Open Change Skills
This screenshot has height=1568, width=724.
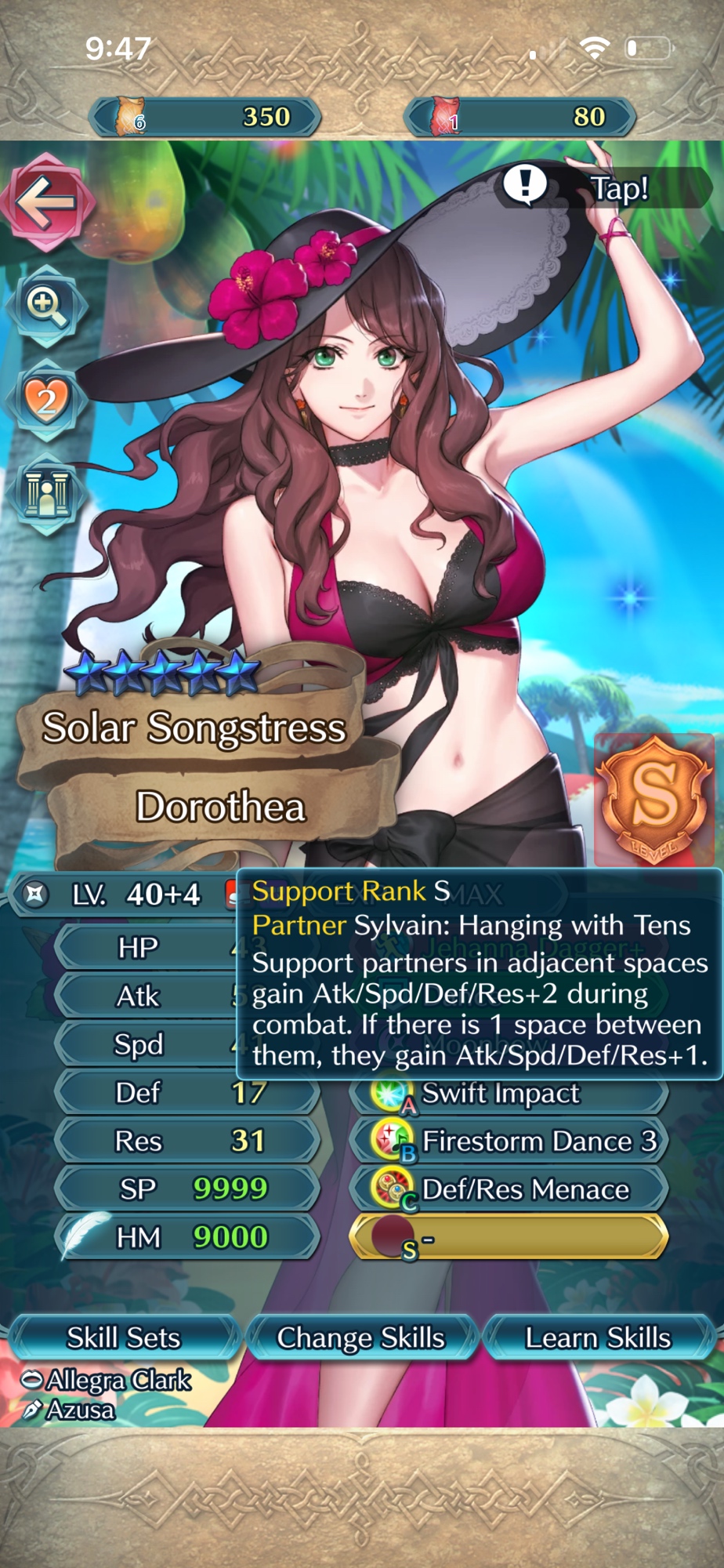click(361, 1338)
